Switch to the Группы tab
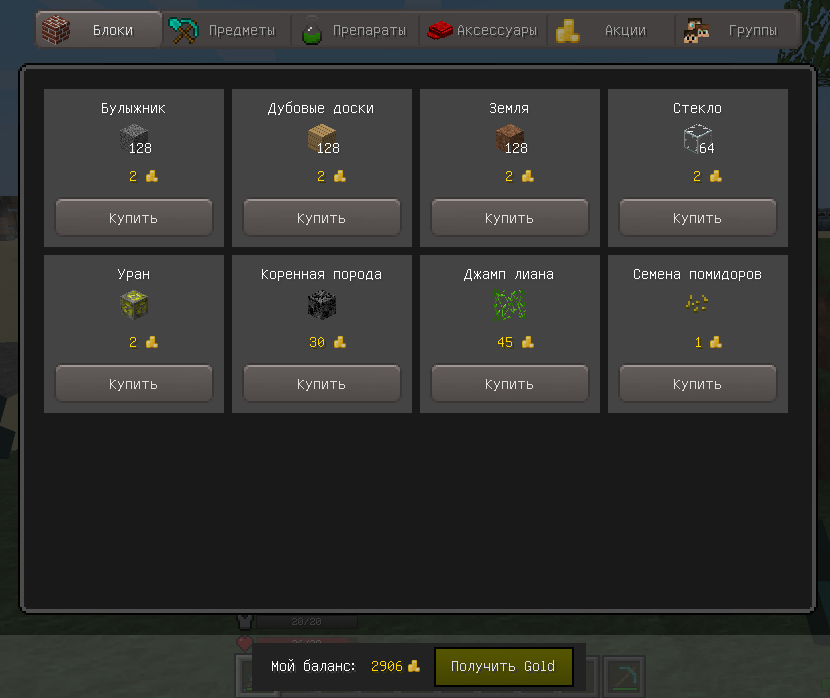Viewport: 830px width, 698px height. 738,30
